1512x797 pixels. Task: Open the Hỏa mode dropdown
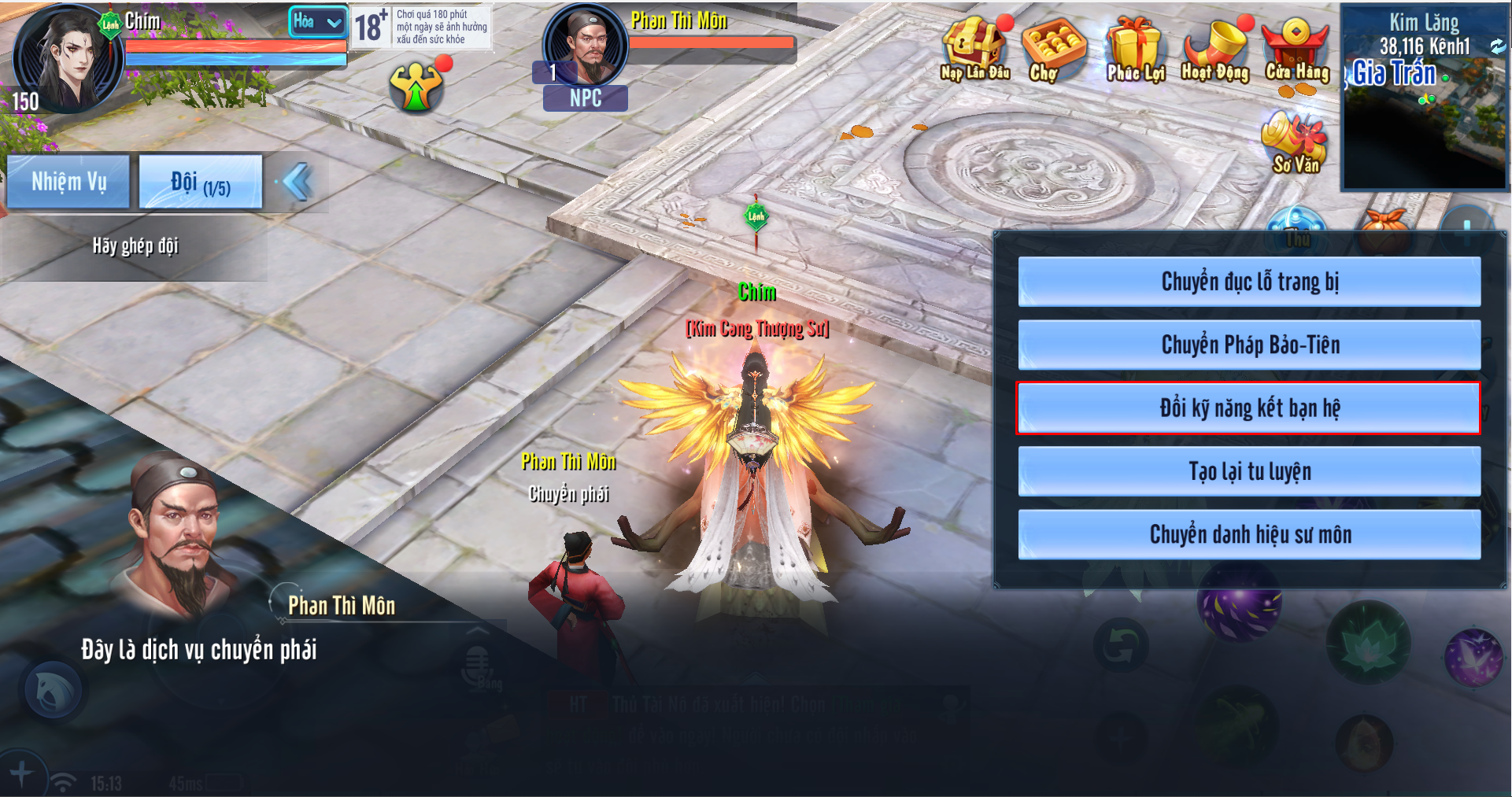318,22
